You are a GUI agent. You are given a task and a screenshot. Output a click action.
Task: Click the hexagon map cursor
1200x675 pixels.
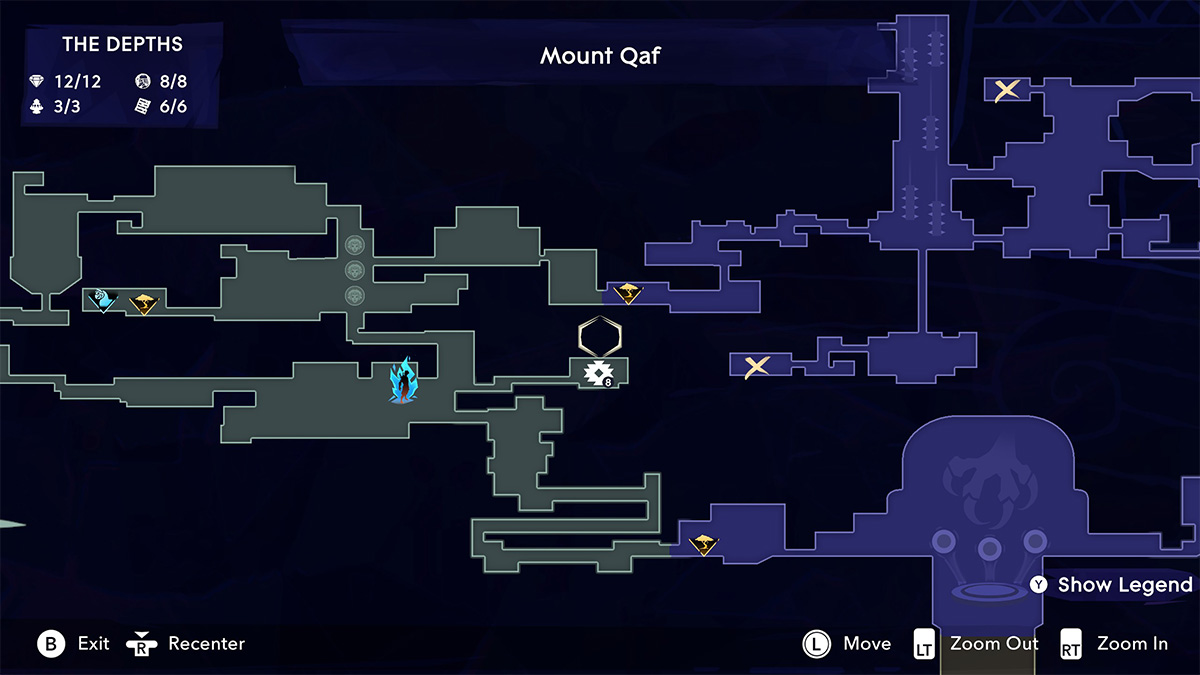click(600, 337)
